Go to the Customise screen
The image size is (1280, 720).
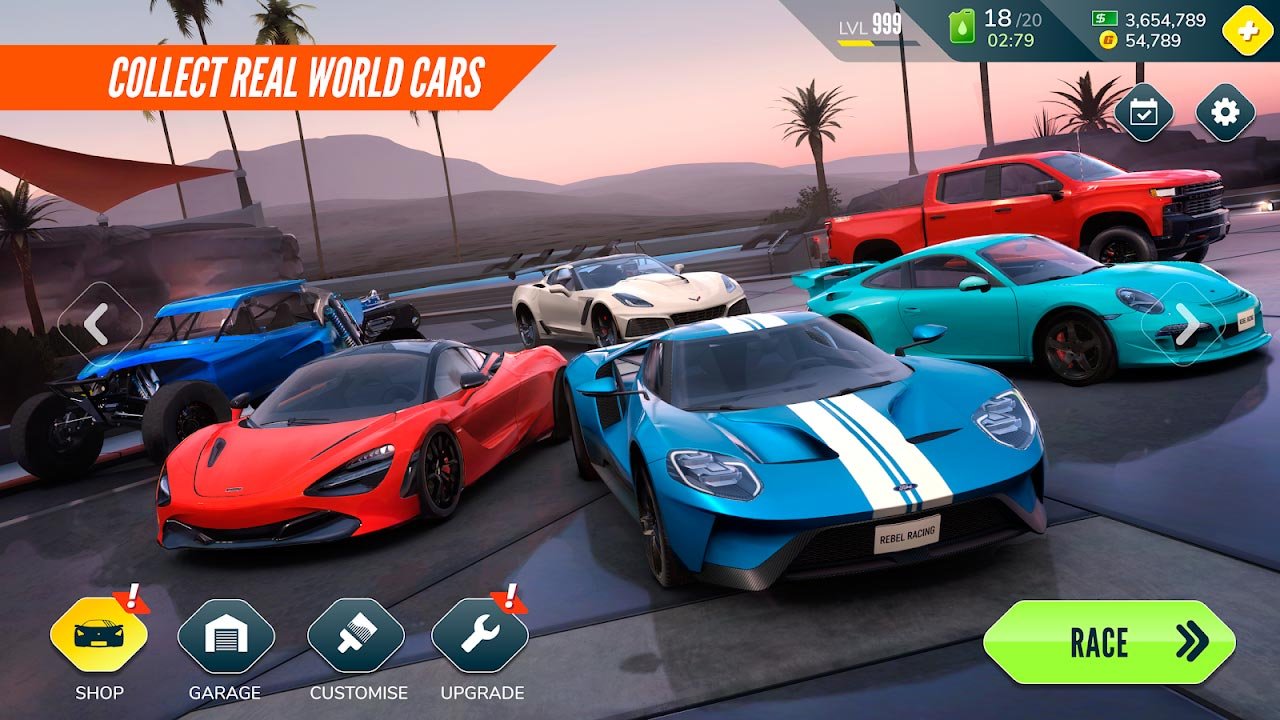click(356, 637)
